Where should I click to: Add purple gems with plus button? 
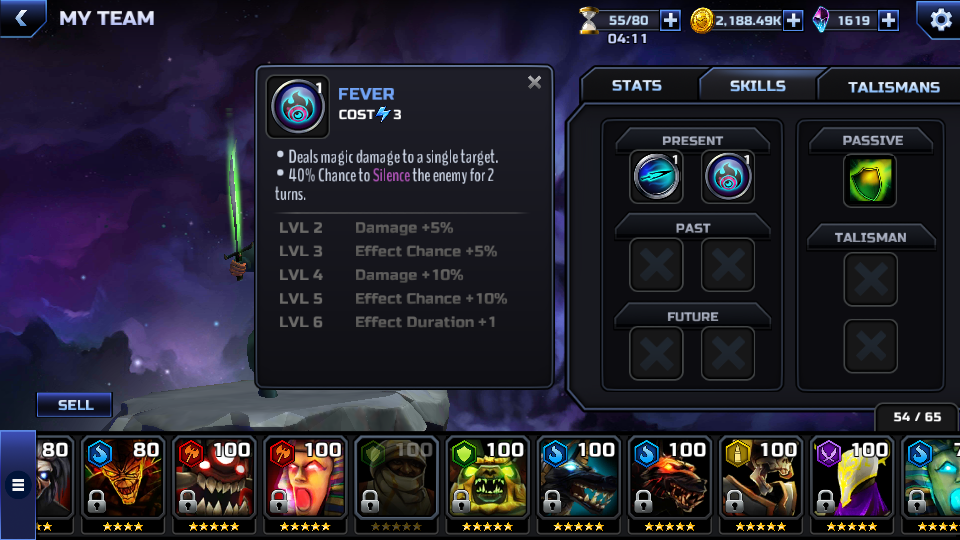[888, 20]
